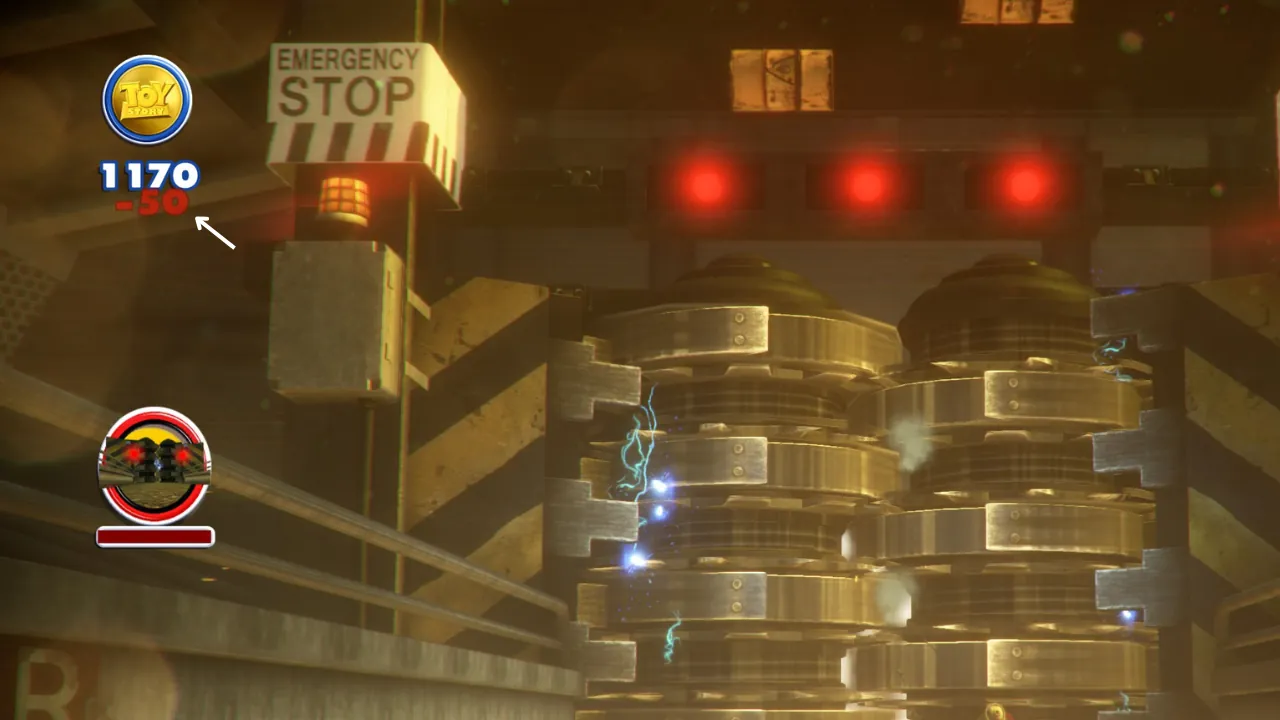This screenshot has height=720, width=1280.
Task: Click the red boss health bar
Action: (x=152, y=536)
